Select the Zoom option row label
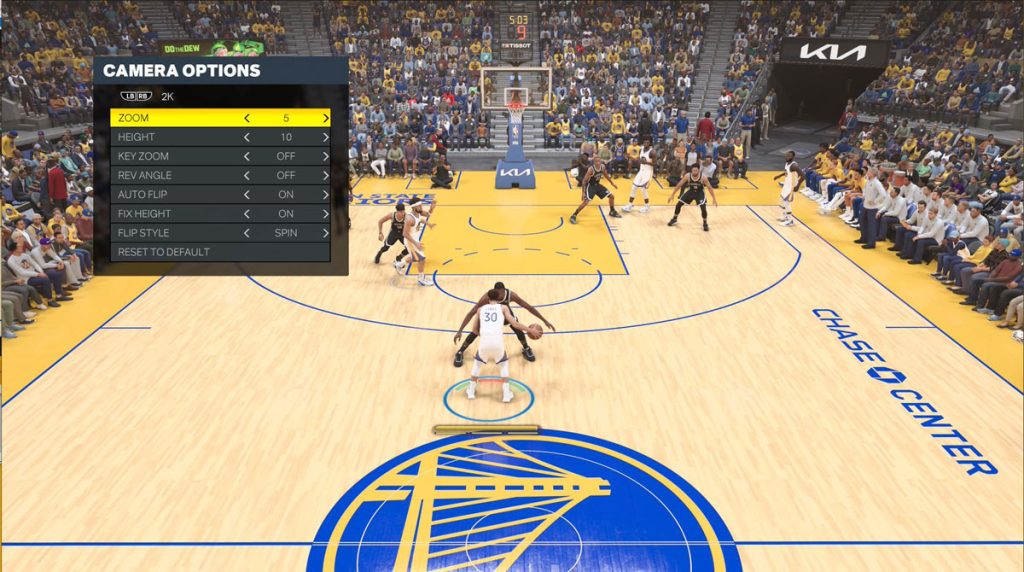 pyautogui.click(x=133, y=118)
